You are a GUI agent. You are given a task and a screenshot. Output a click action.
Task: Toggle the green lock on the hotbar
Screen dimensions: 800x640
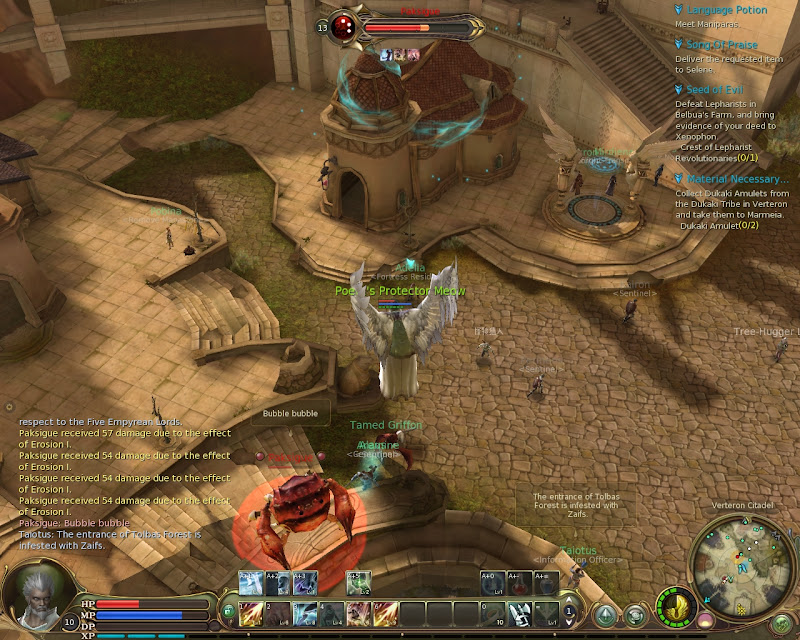click(x=228, y=611)
